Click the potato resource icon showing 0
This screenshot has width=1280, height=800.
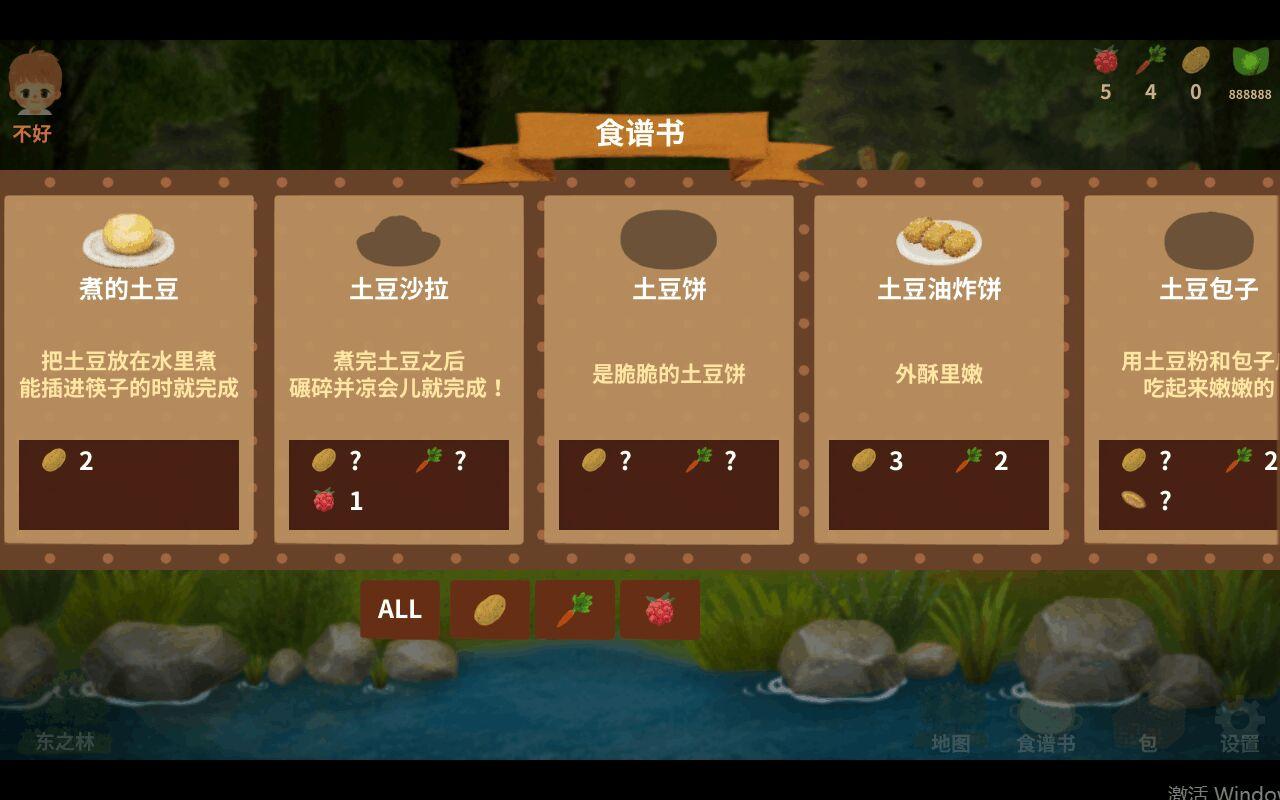point(1193,62)
